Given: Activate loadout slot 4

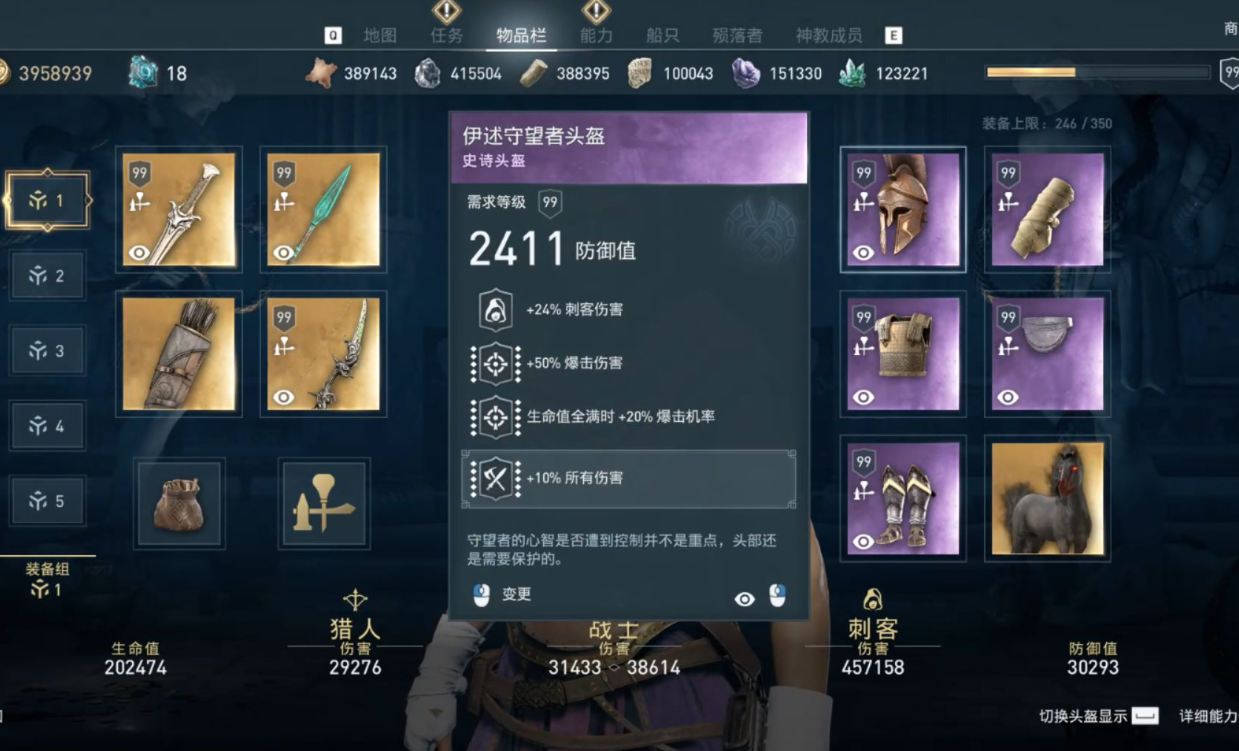Looking at the screenshot, I should 47,426.
